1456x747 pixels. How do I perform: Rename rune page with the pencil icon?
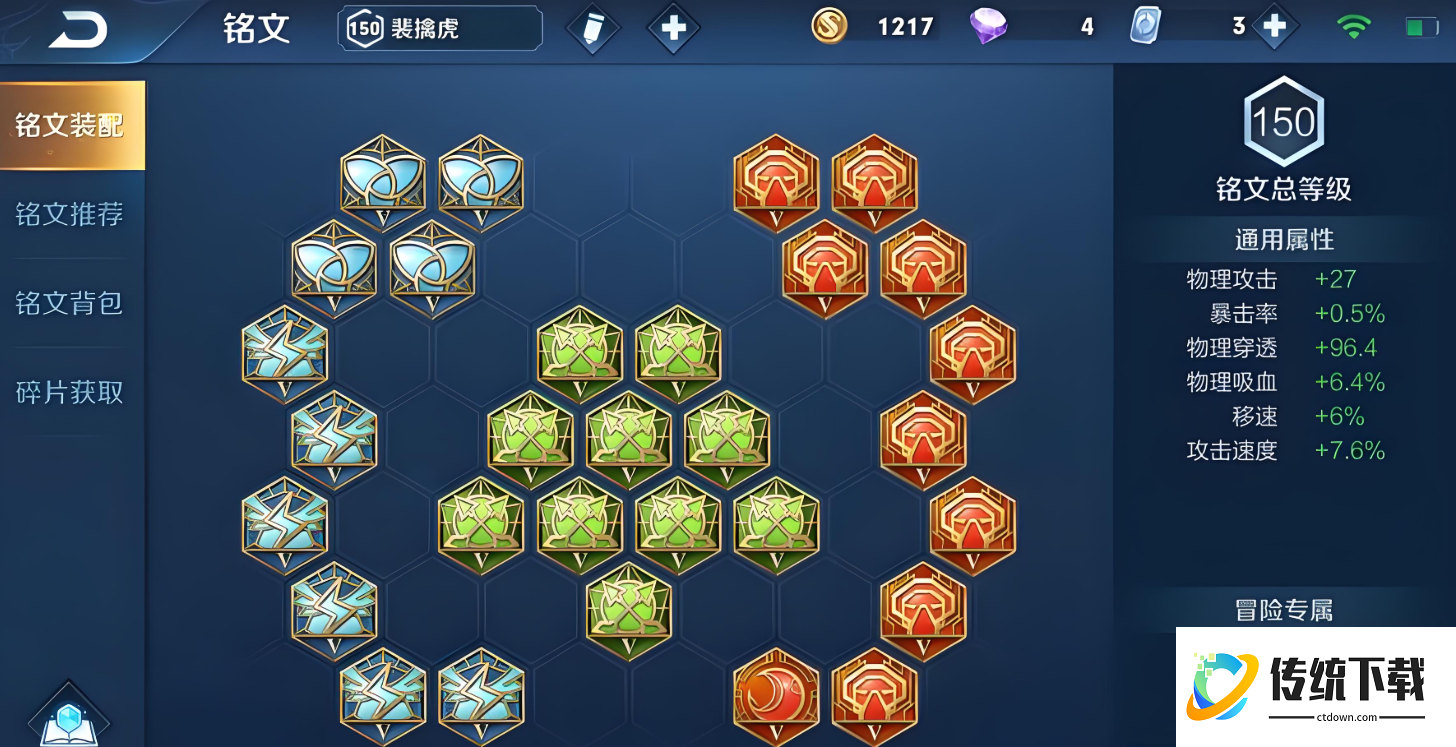pyautogui.click(x=592, y=28)
